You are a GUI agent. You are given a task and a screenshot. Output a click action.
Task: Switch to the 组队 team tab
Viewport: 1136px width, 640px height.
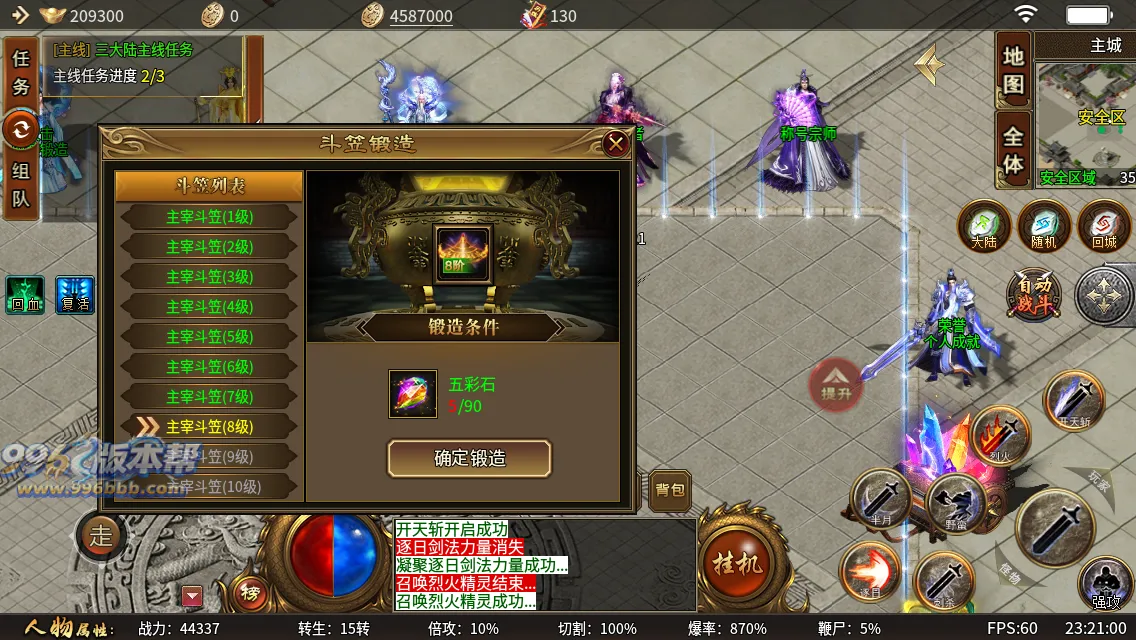21,185
